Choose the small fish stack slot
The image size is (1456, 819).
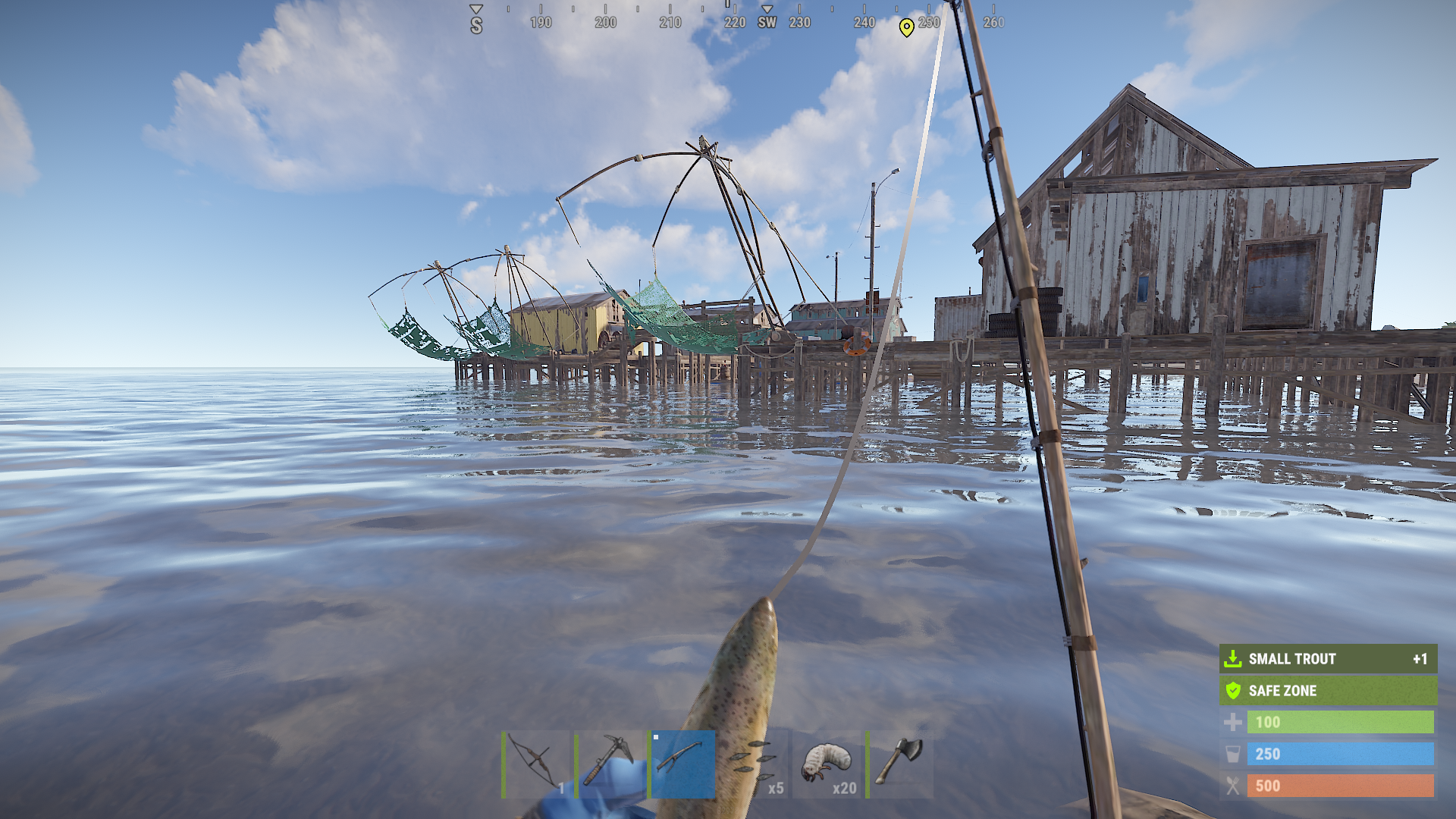pos(756,764)
